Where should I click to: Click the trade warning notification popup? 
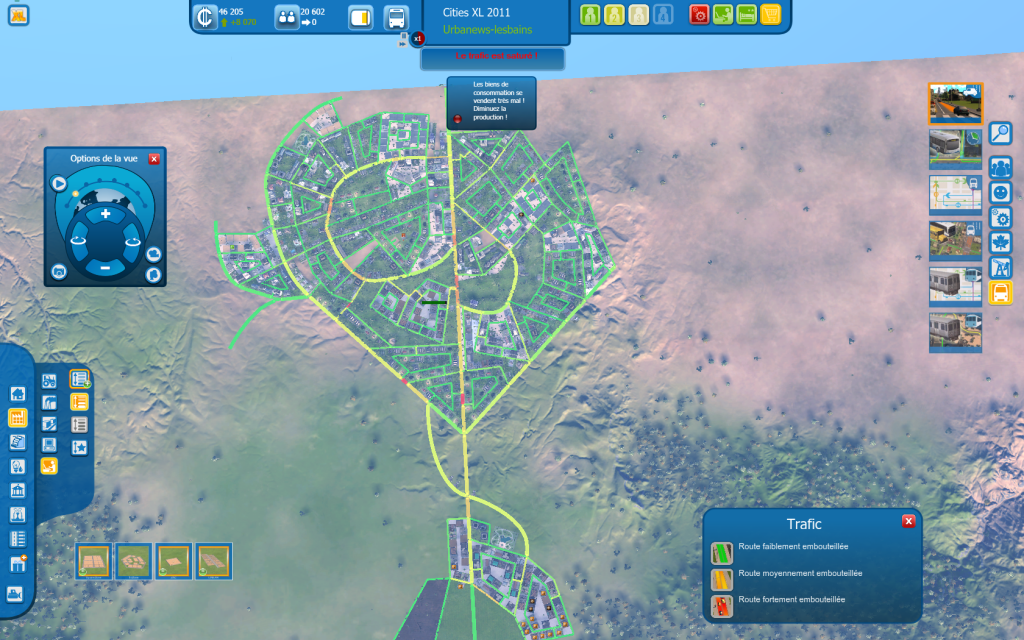coord(491,103)
